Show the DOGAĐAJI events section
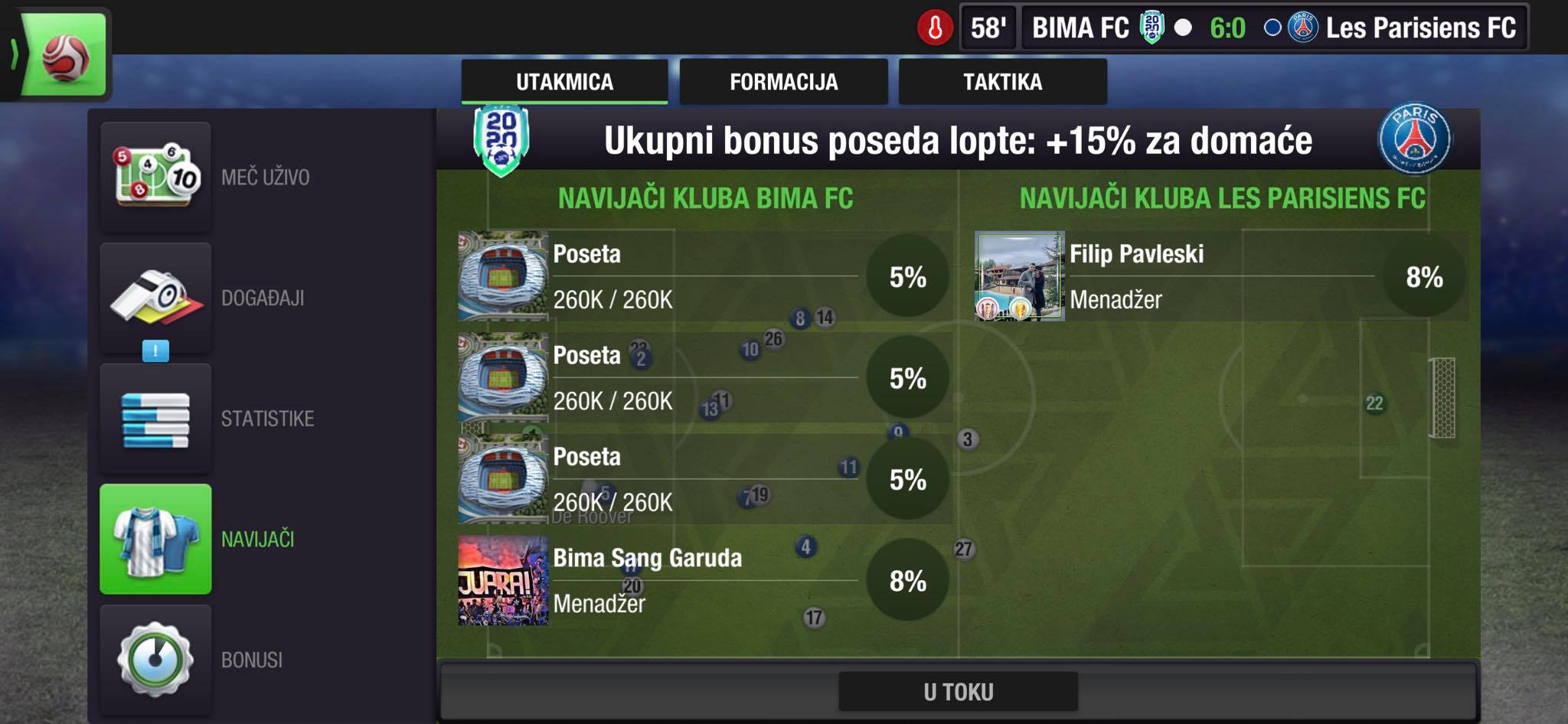Screen dimensions: 1568x724 point(156,298)
